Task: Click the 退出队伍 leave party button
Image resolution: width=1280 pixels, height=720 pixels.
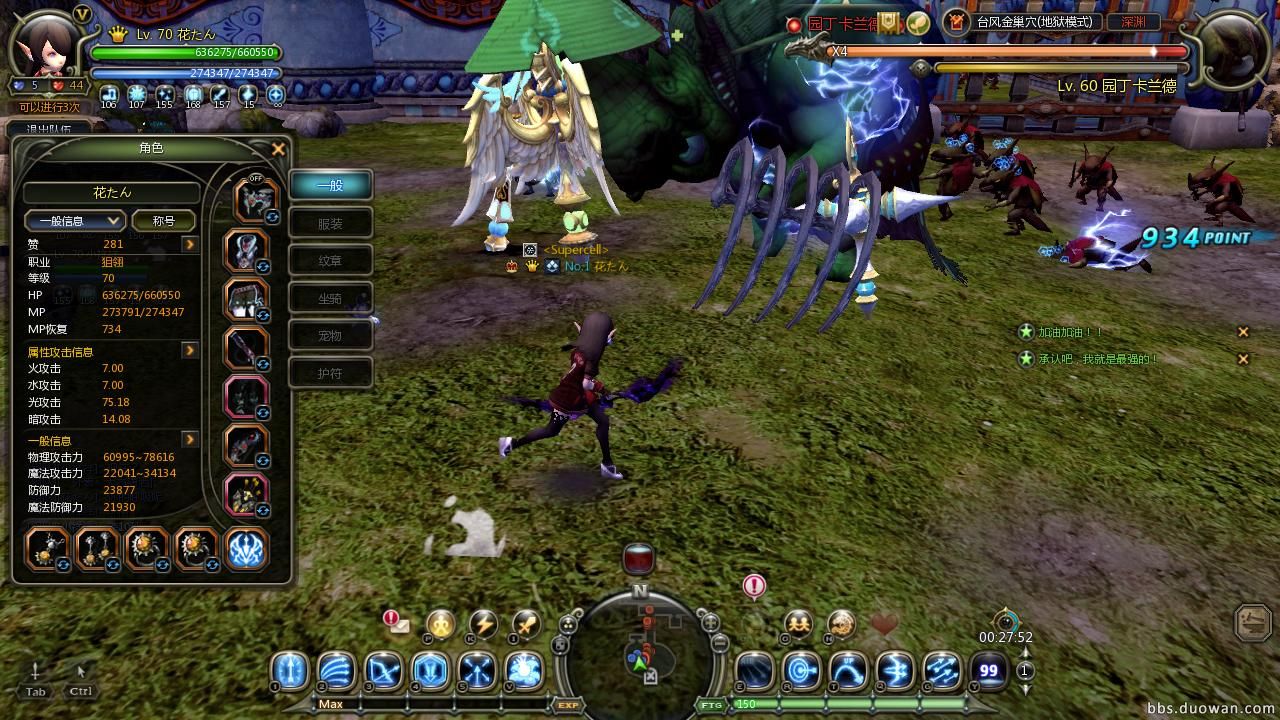Action: pyautogui.click(x=50, y=129)
